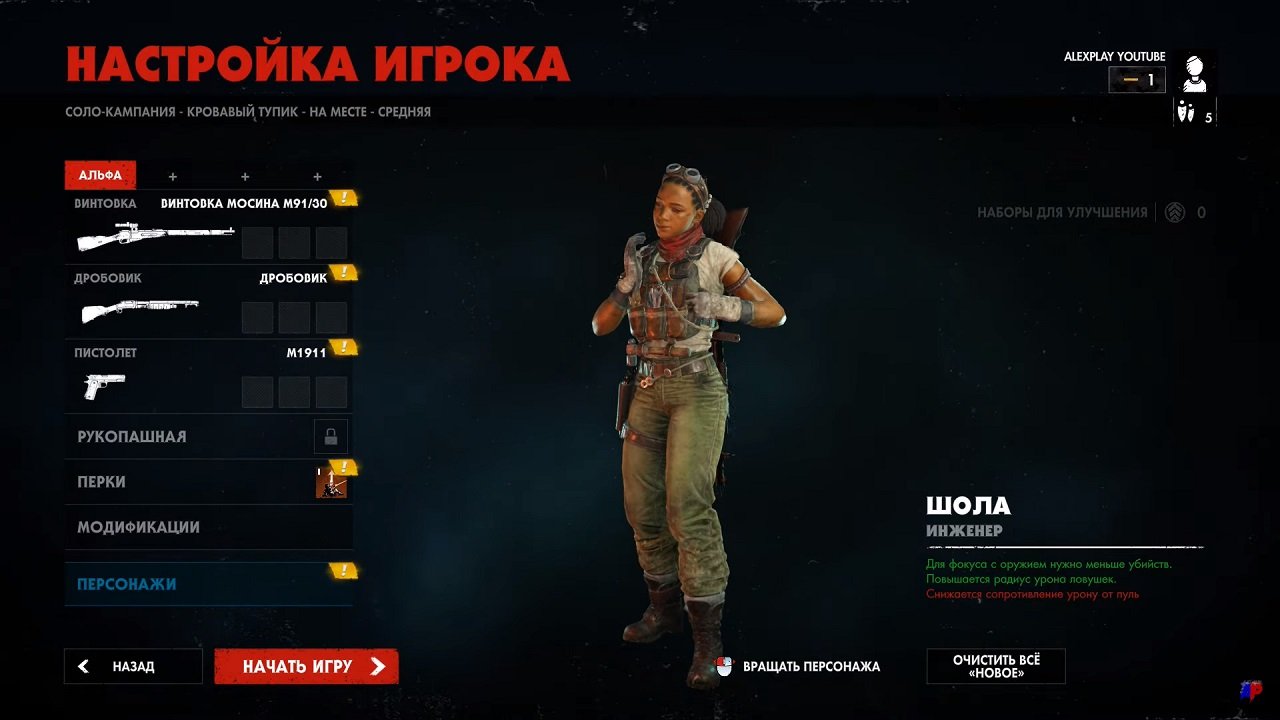Click ОЧИСТИТЬ ВСЁ «НОВОЕ» button
The height and width of the screenshot is (720, 1280).
[x=997, y=666]
